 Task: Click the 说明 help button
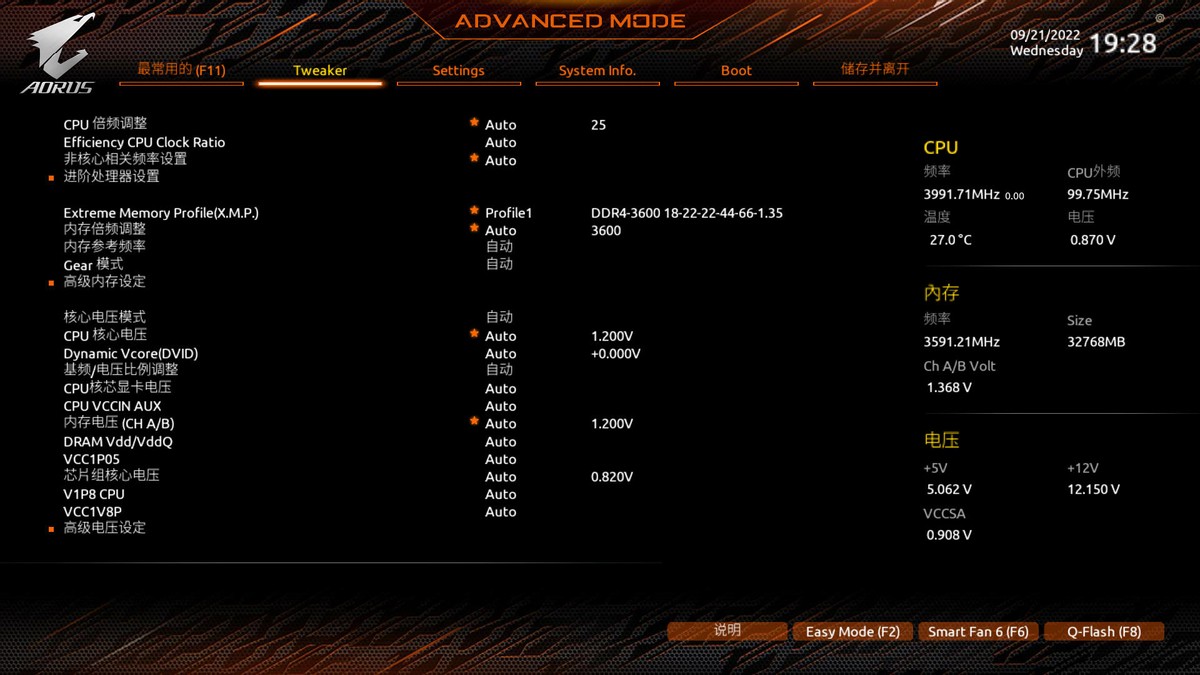pyautogui.click(x=728, y=631)
